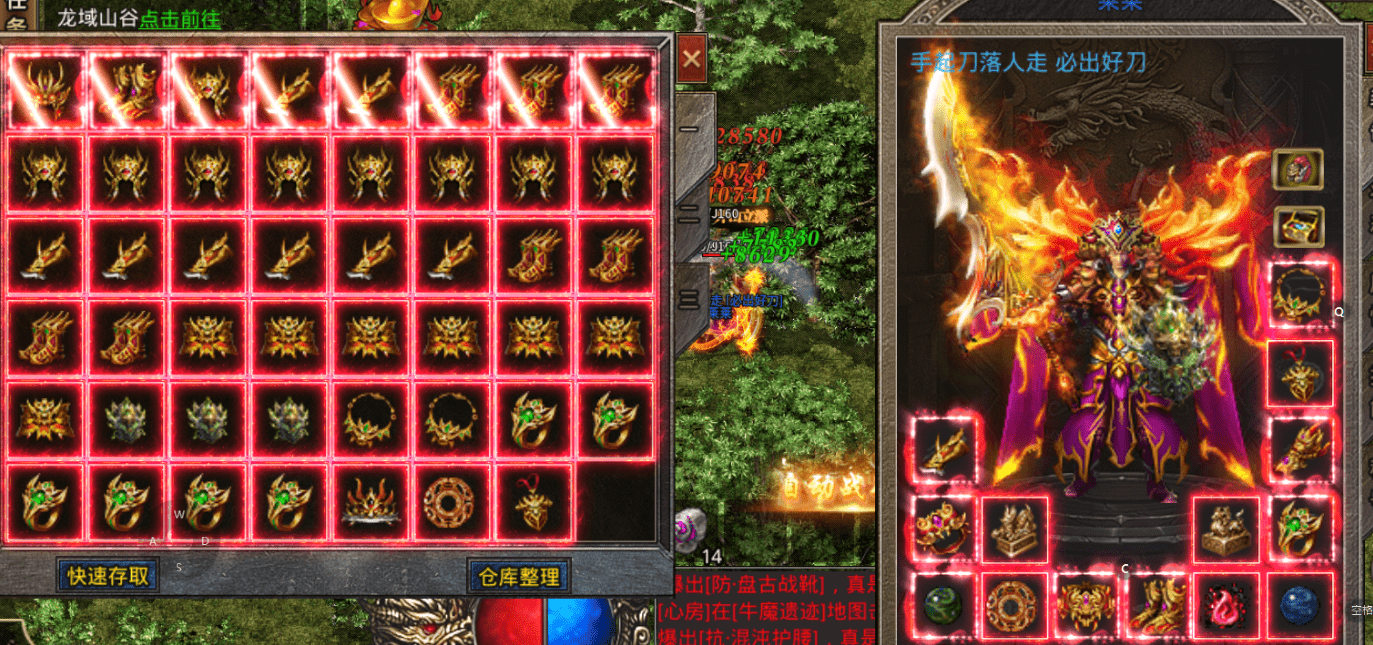Choose the equipped golden belt slot
1373x645 pixels.
click(x=1086, y=606)
